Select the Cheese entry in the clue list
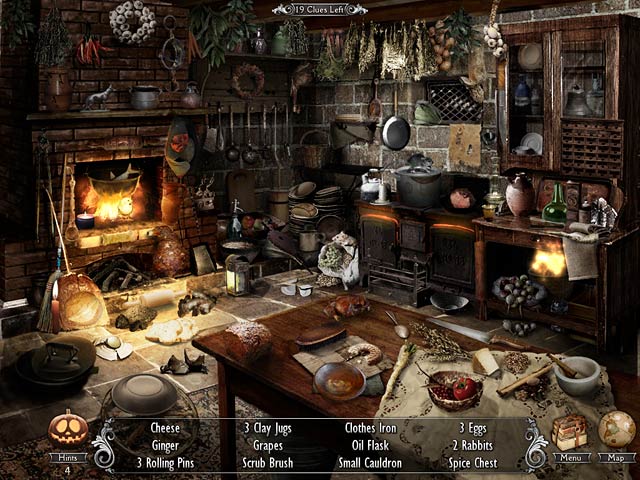 (165, 428)
